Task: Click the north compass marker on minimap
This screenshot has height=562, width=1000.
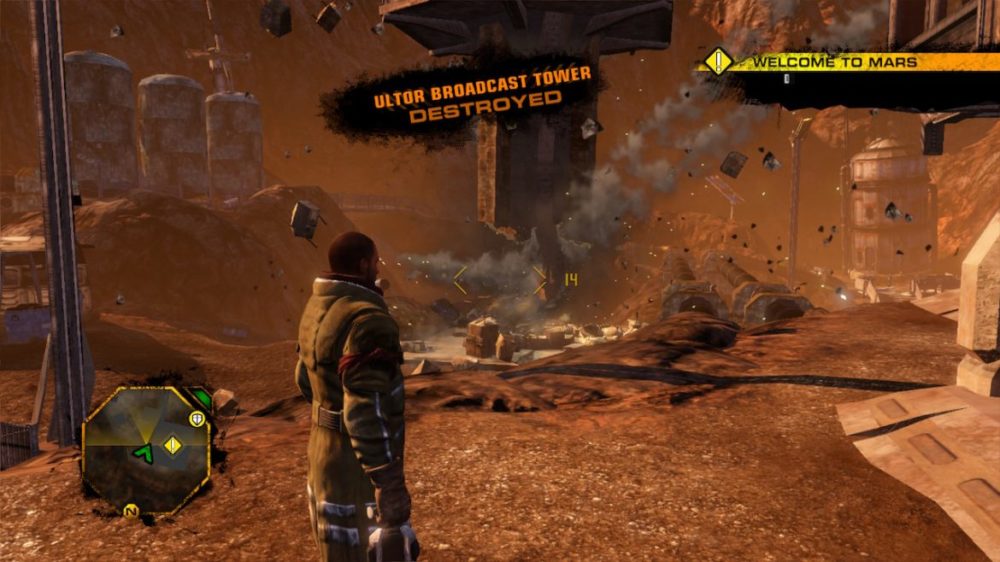Action: click(130, 511)
